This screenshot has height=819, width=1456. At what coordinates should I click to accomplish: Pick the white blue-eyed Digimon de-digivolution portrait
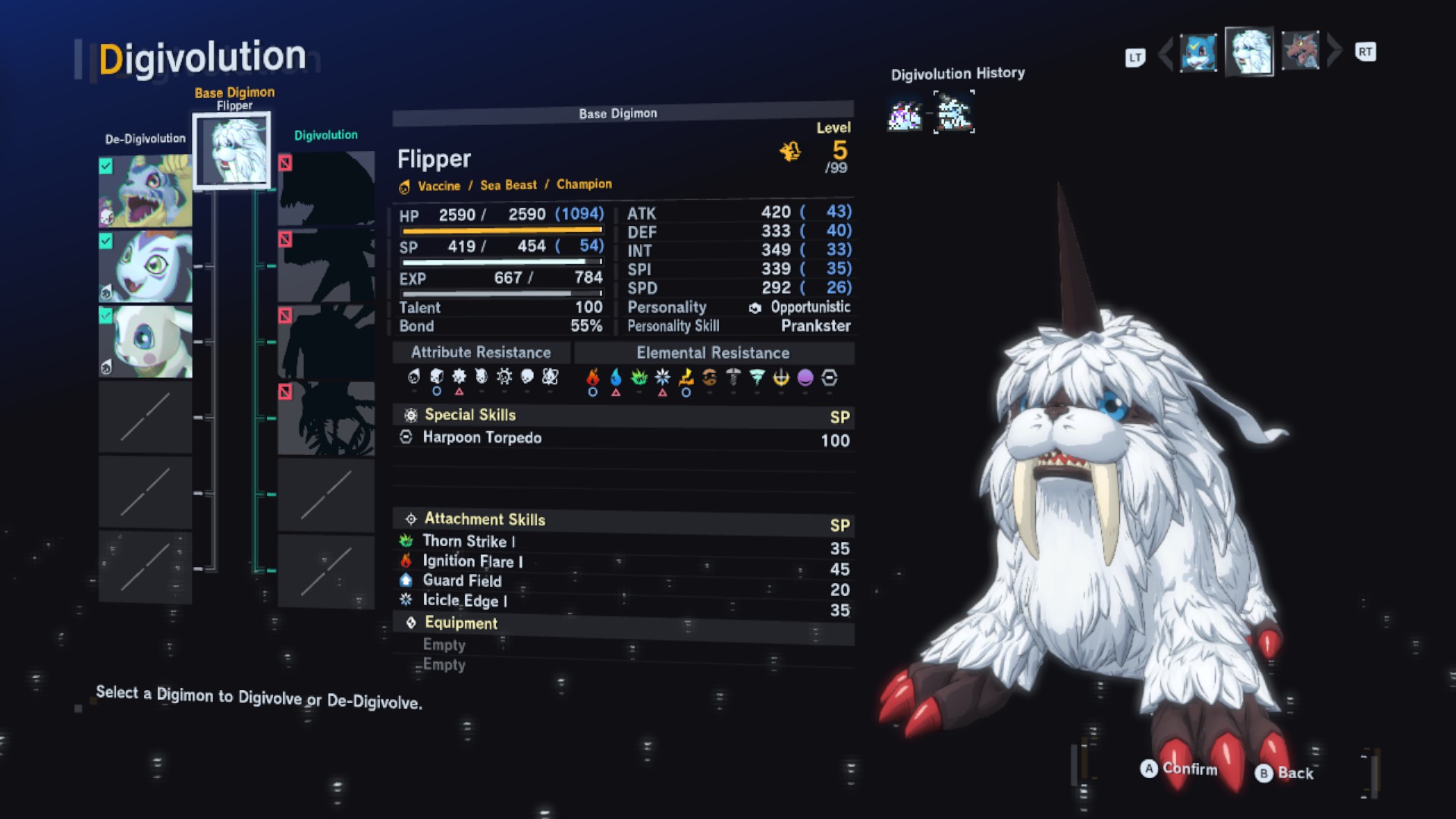coord(145,341)
